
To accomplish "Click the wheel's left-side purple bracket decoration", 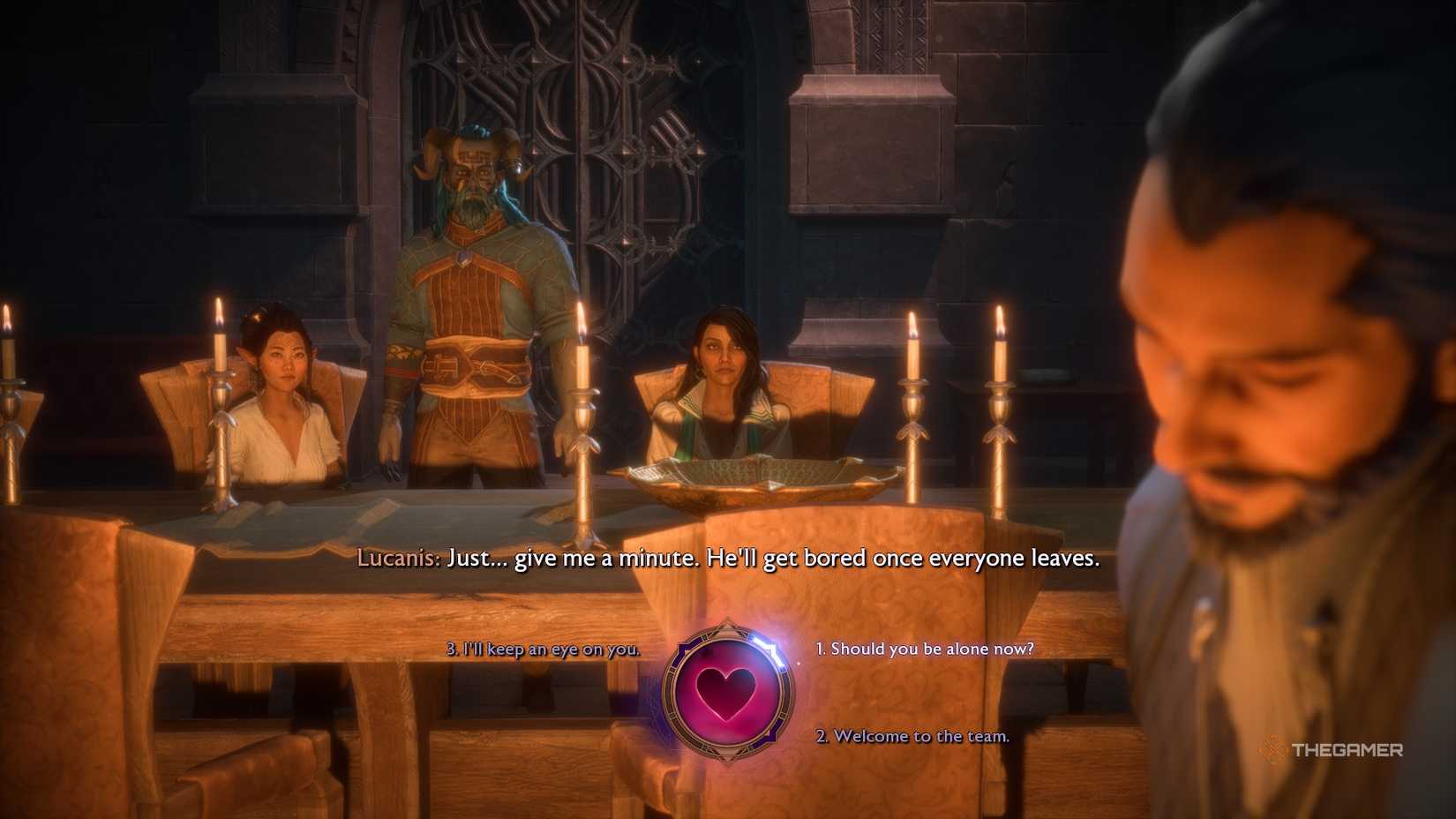I will coord(681,651).
